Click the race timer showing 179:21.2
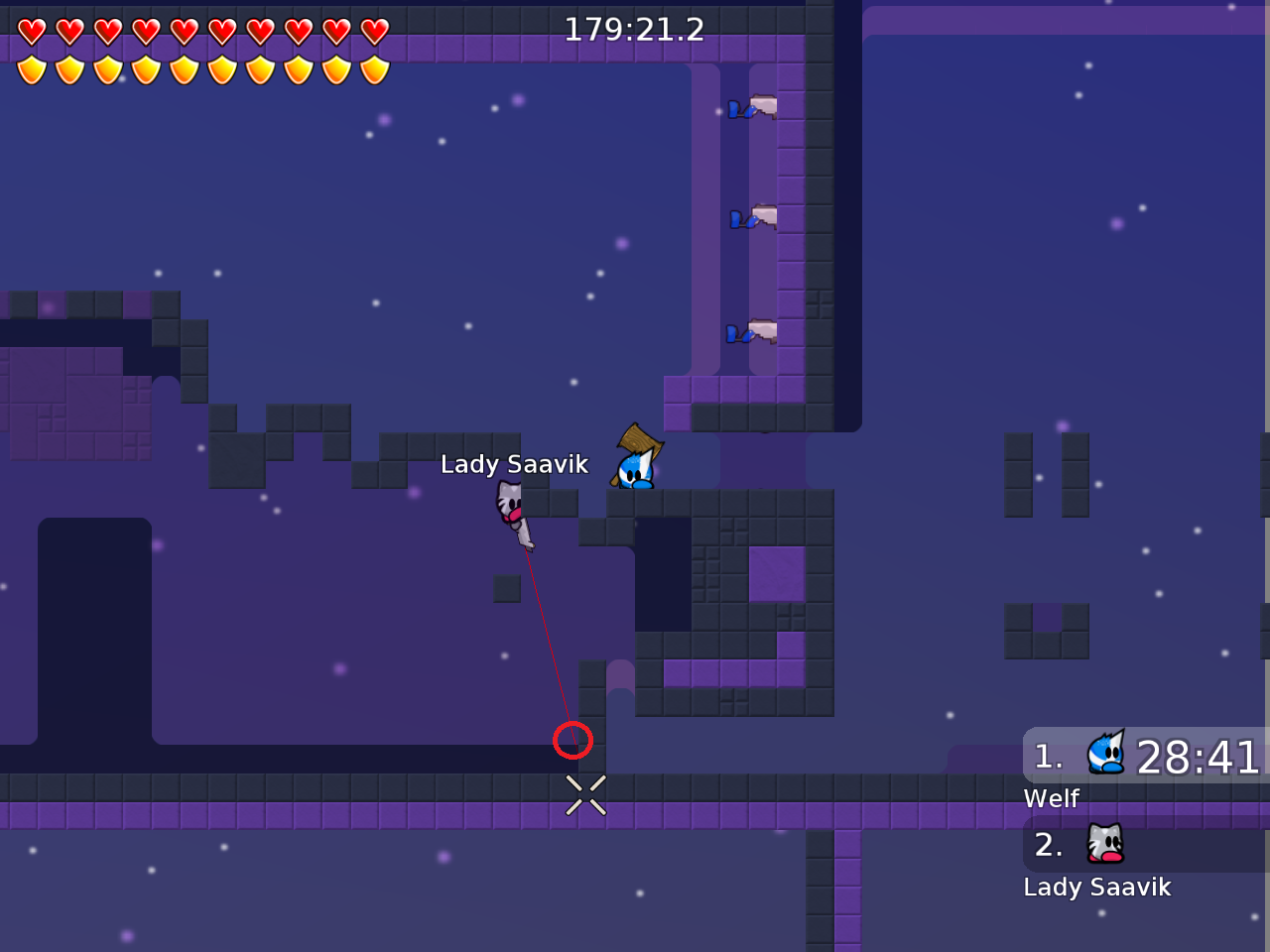The image size is (1270, 952). (x=633, y=29)
